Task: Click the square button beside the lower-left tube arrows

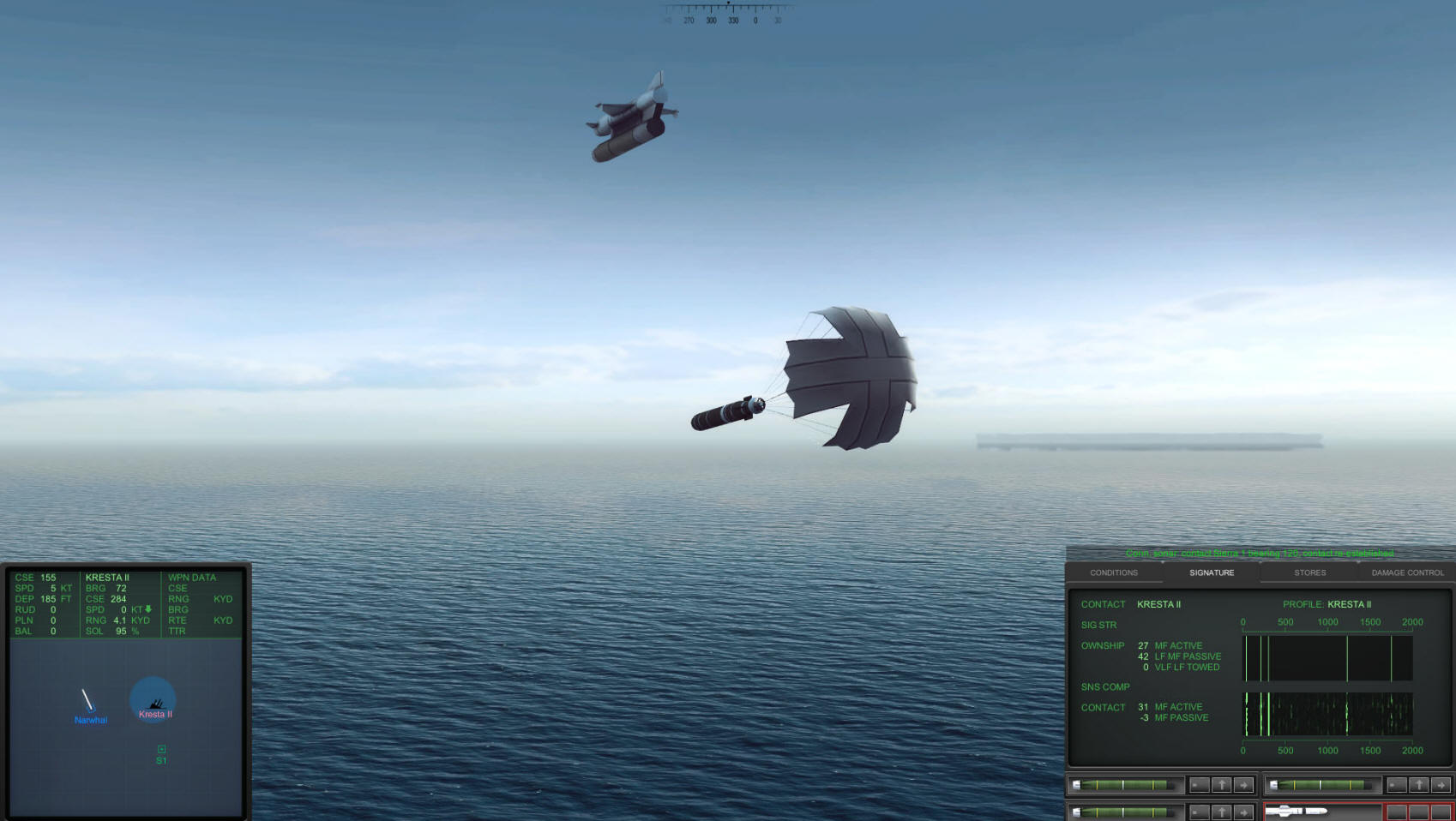Action: click(1199, 811)
